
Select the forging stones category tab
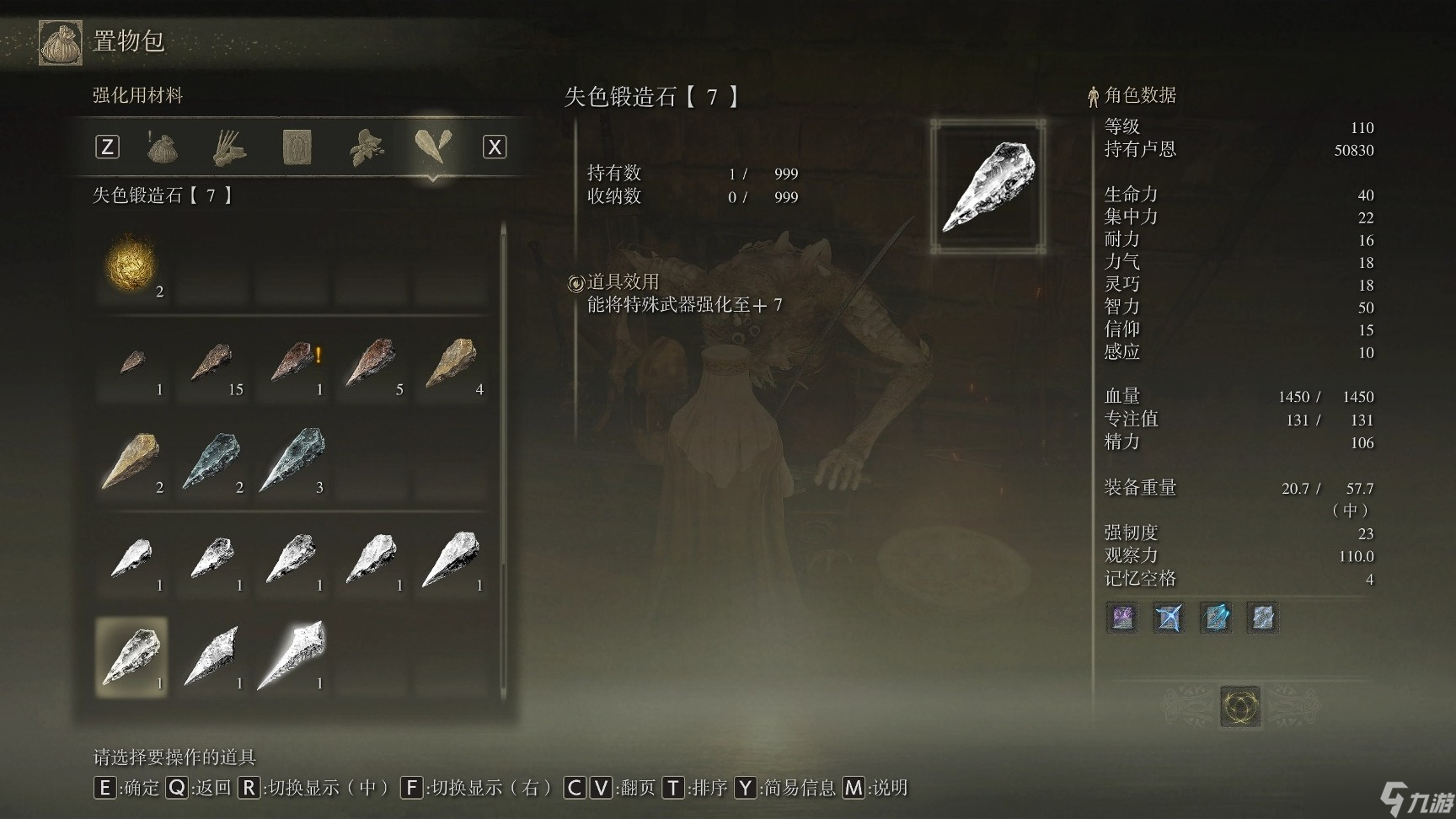(x=433, y=147)
